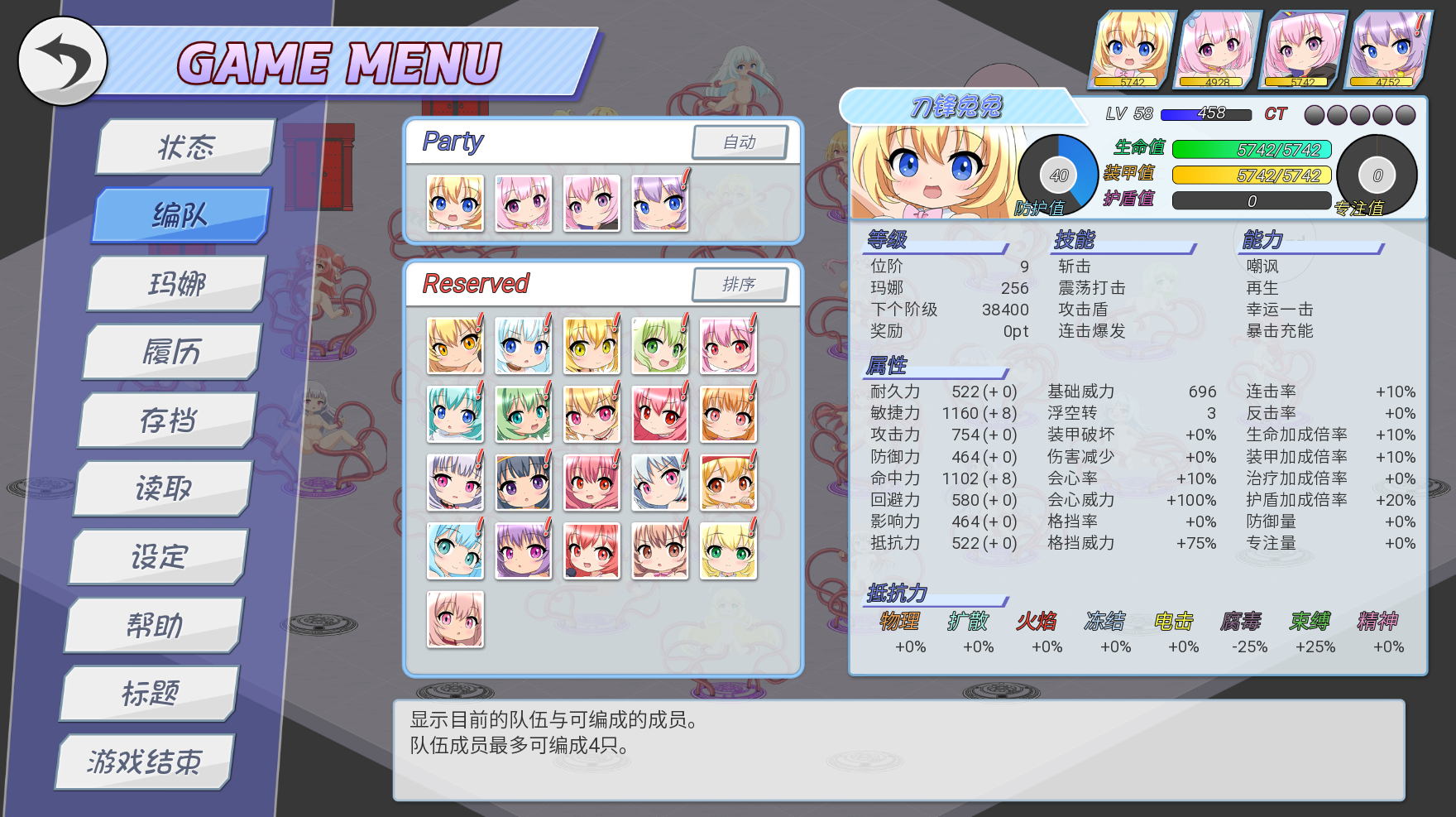1456x817 pixels.
Task: Select the orange-eyed blonde in the Reserved top row
Action: pyautogui.click(x=454, y=346)
